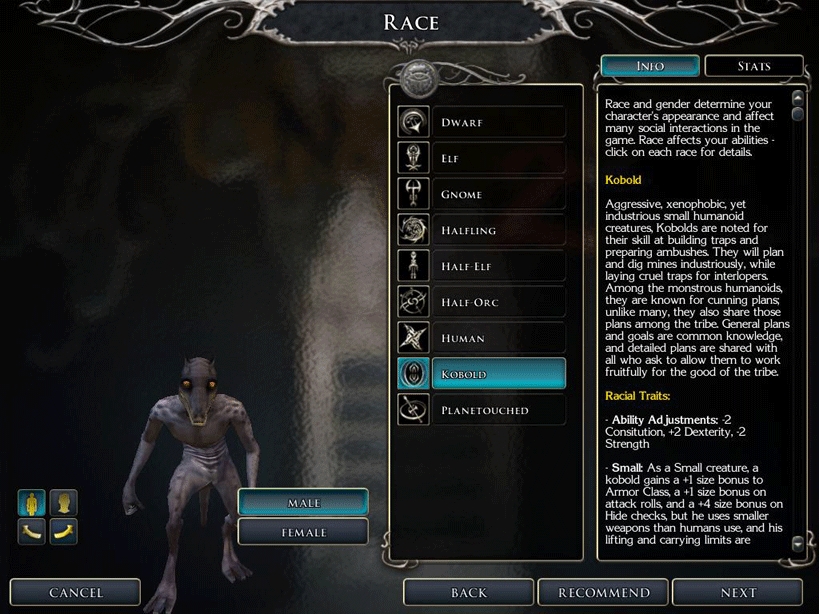The height and width of the screenshot is (614, 819).
Task: Click the Recommend button
Action: 603,593
